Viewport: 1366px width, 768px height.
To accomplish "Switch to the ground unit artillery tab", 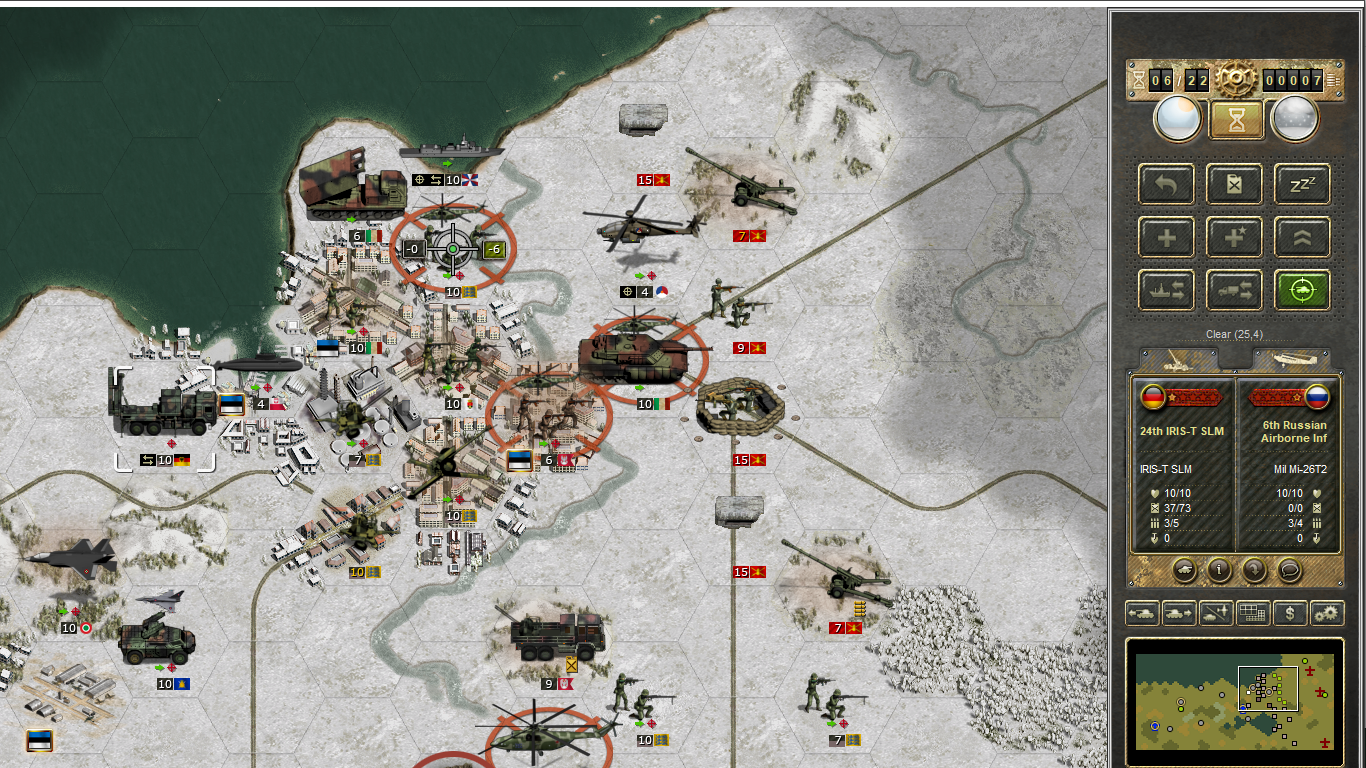I will pos(1178,360).
